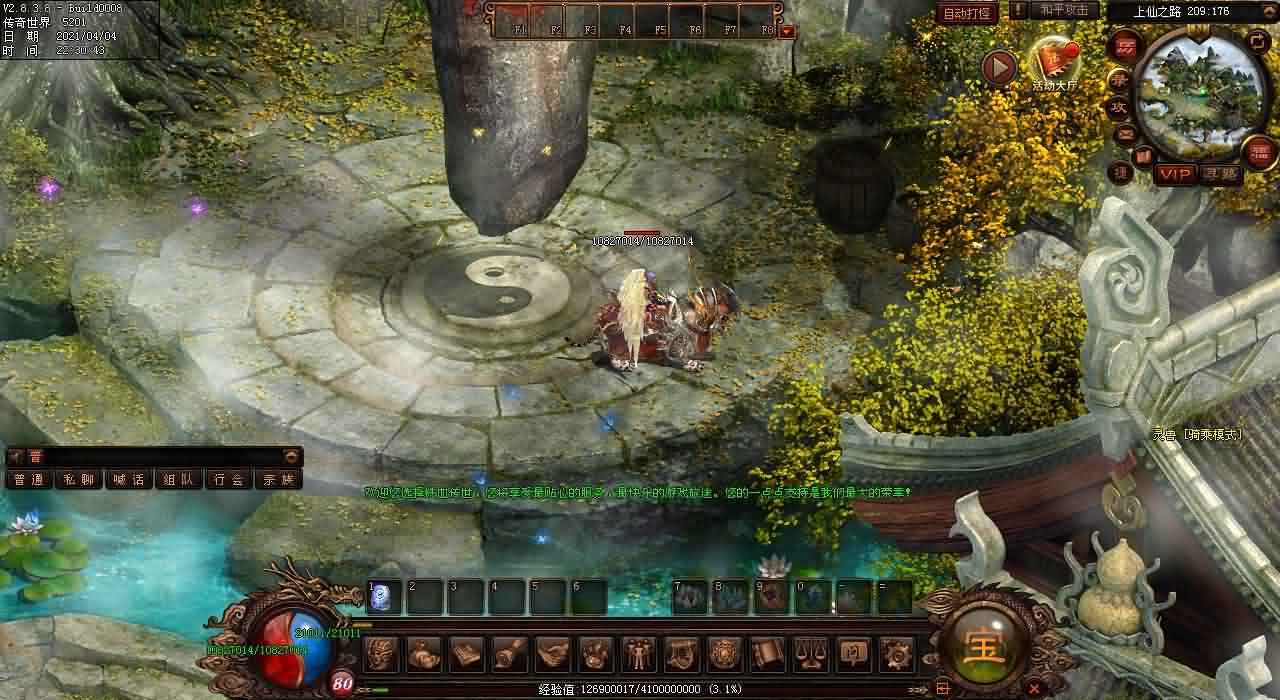Open the 活动大厅 activity hall
The height and width of the screenshot is (700, 1280).
[x=1054, y=64]
